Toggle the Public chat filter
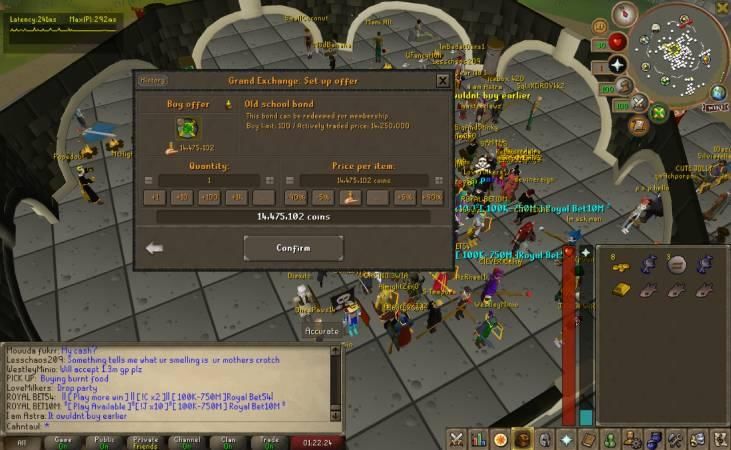Screen dimensions: 731x450 coord(104,441)
